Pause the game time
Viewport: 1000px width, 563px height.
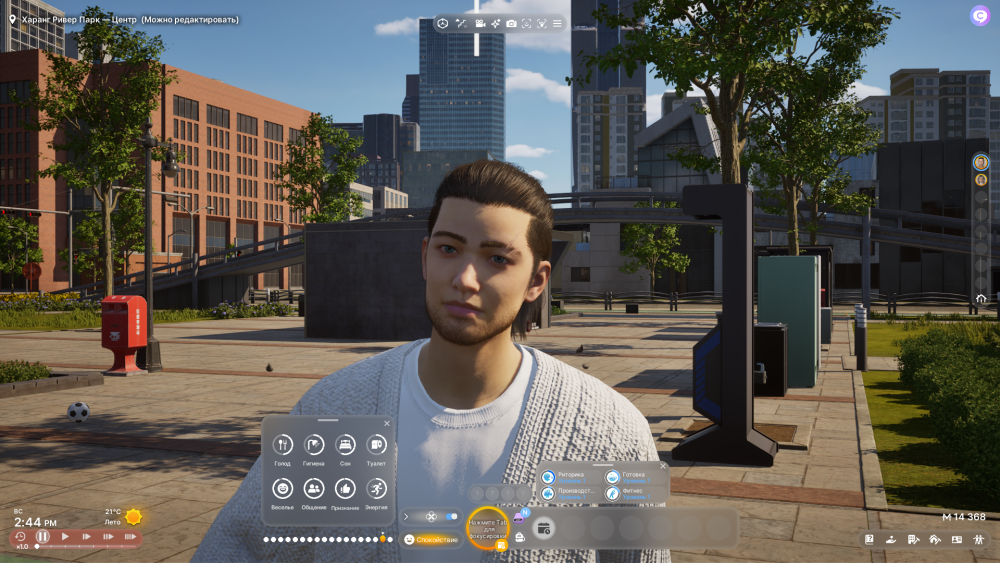[42, 537]
